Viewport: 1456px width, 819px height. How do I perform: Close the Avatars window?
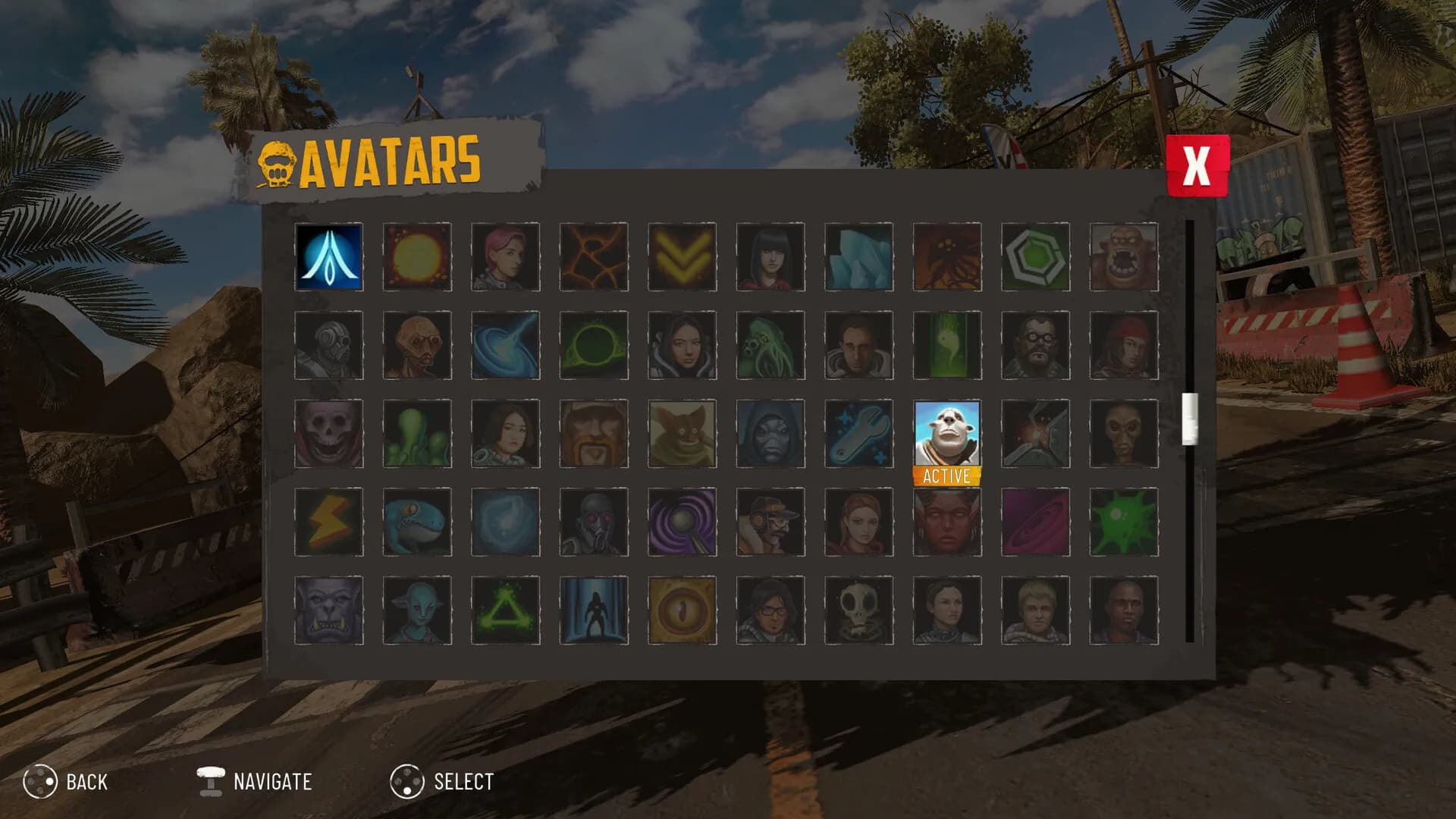click(x=1197, y=165)
